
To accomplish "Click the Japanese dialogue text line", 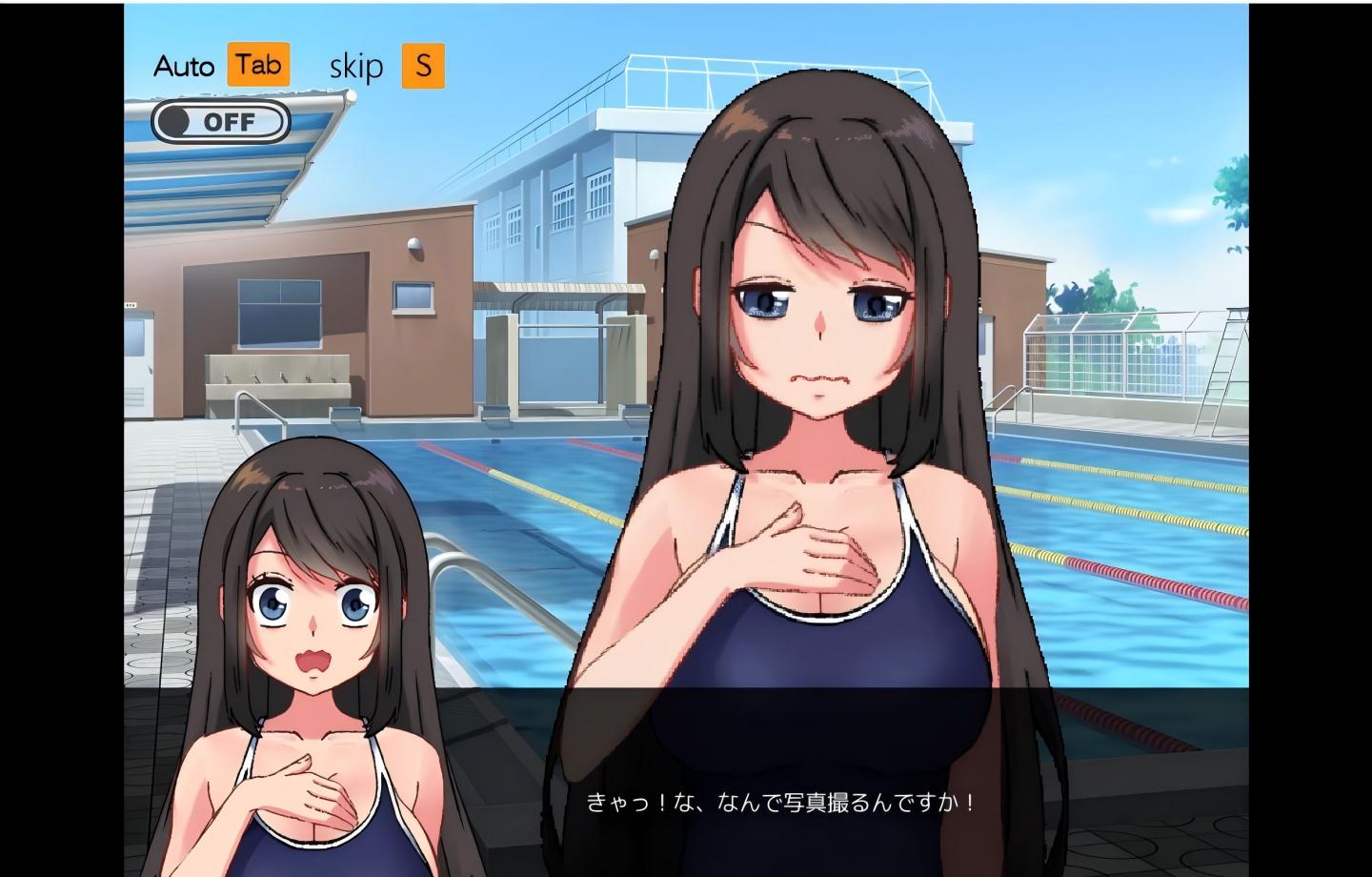I will click(x=781, y=803).
